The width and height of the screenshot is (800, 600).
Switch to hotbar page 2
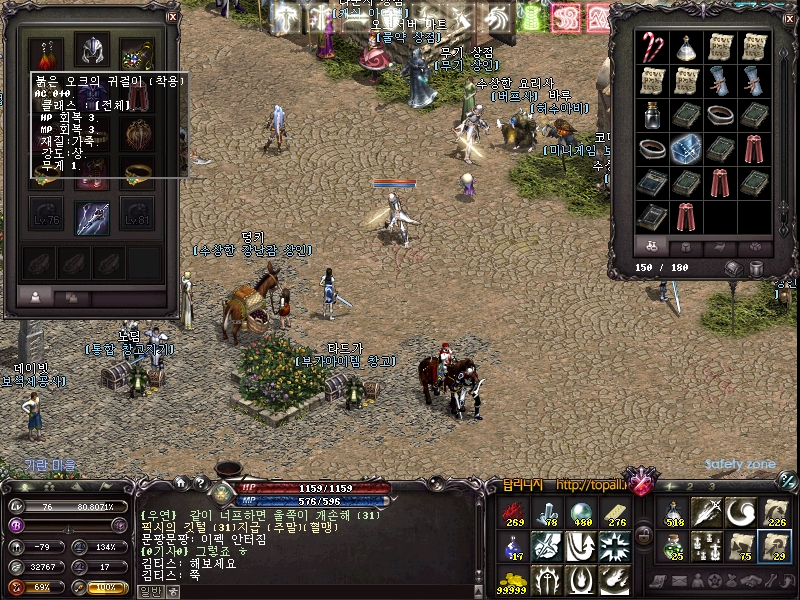[691, 486]
